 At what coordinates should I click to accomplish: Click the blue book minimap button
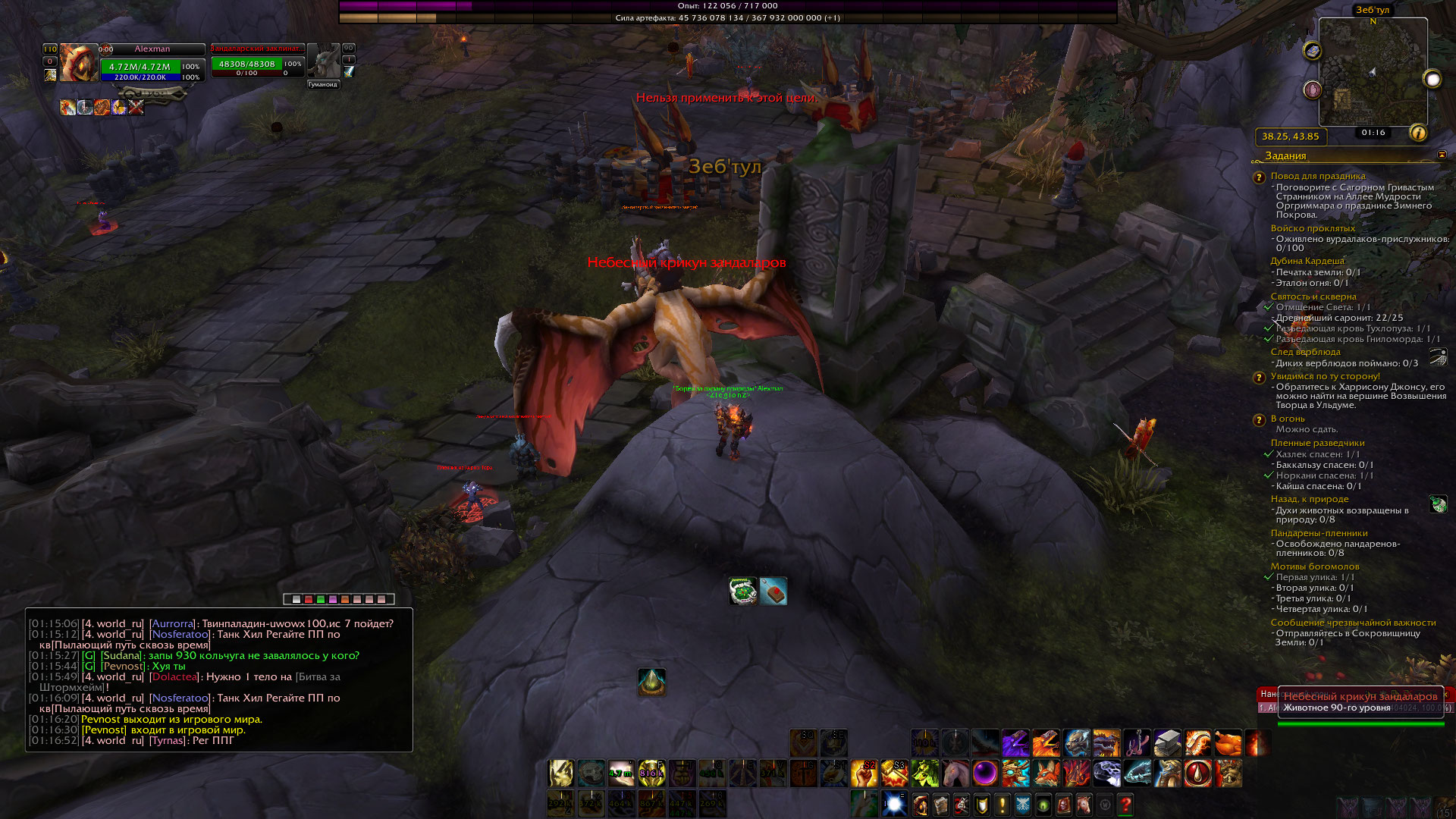coord(1313,51)
